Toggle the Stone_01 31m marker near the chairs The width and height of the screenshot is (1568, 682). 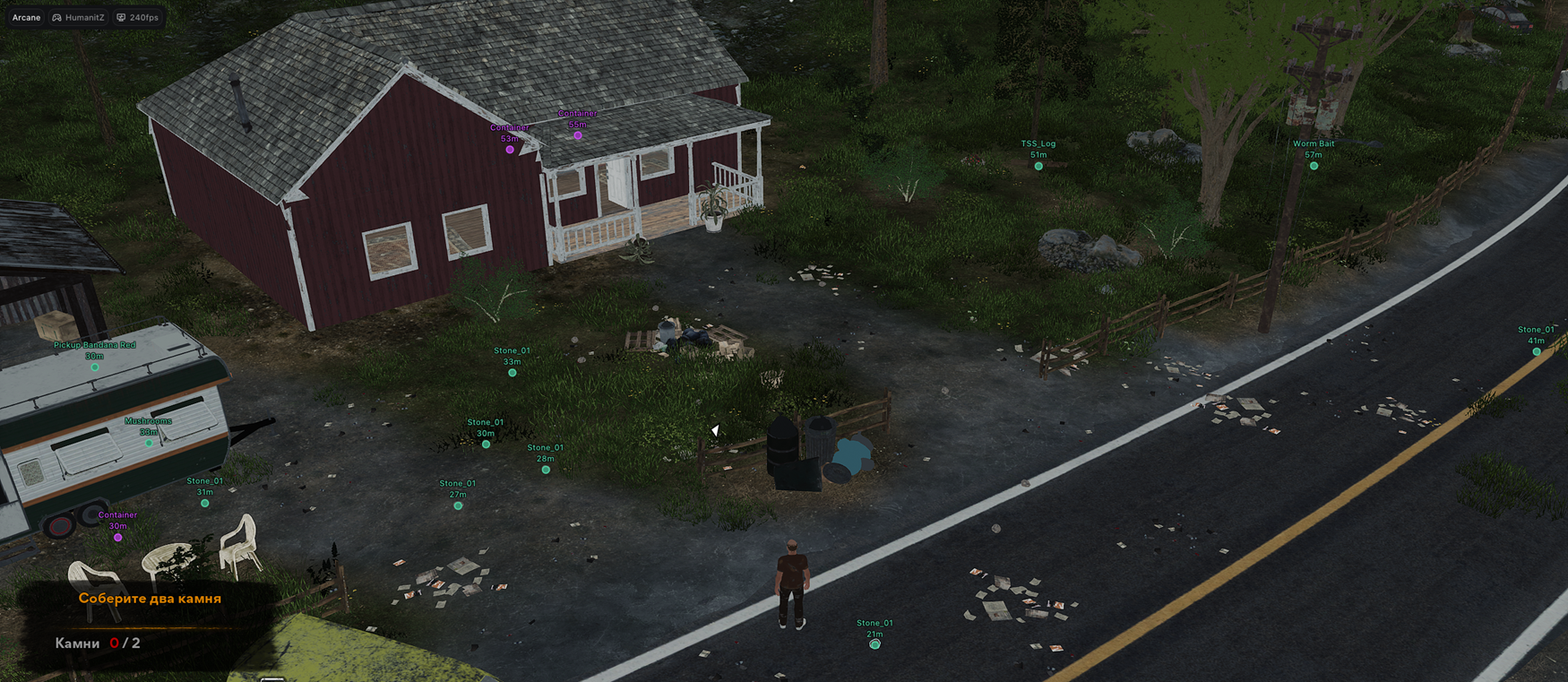coord(202,503)
